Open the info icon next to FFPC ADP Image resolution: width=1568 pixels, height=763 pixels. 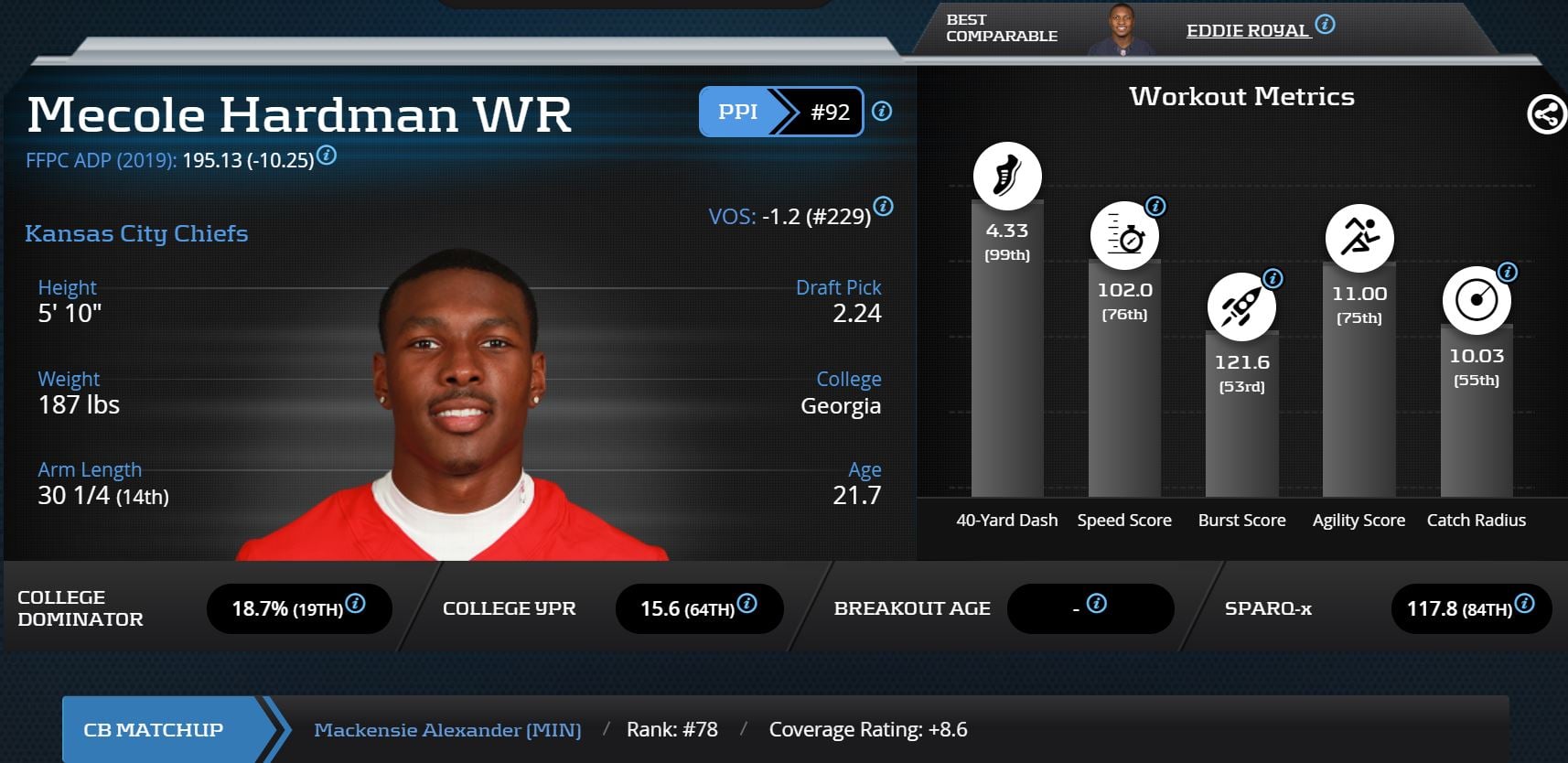click(327, 156)
